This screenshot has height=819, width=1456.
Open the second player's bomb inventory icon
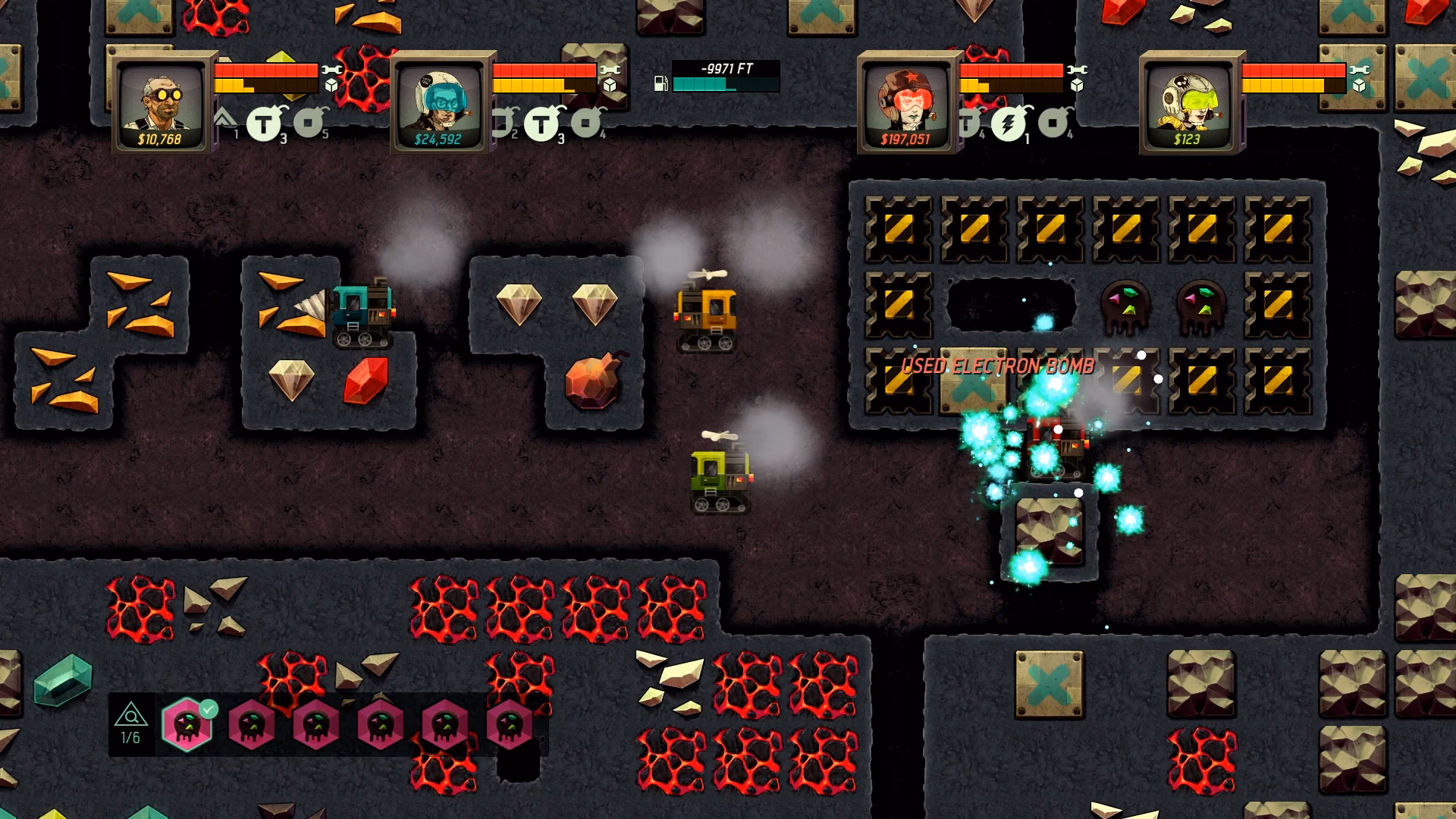(x=543, y=125)
